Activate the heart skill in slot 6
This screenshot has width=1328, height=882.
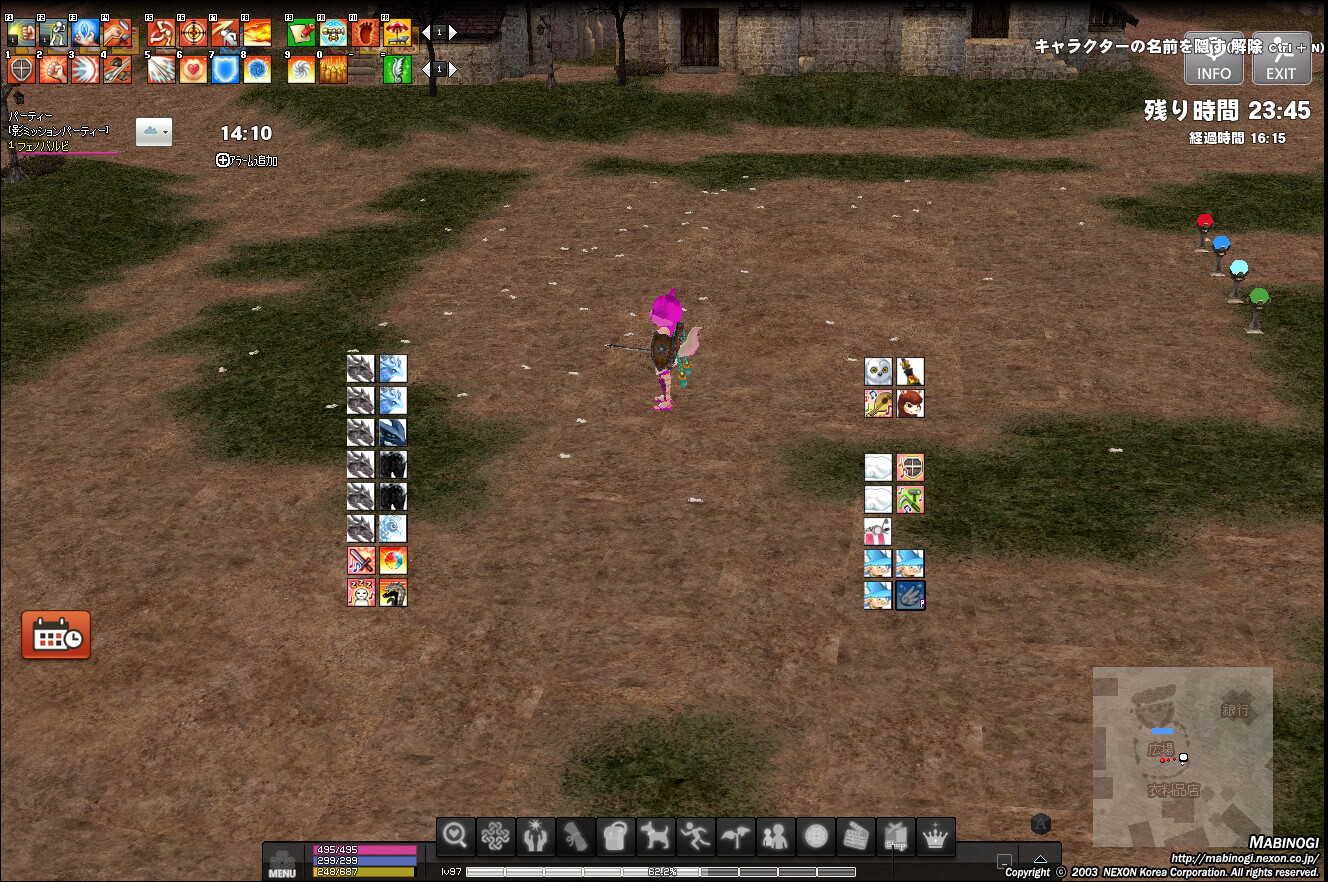[193, 70]
